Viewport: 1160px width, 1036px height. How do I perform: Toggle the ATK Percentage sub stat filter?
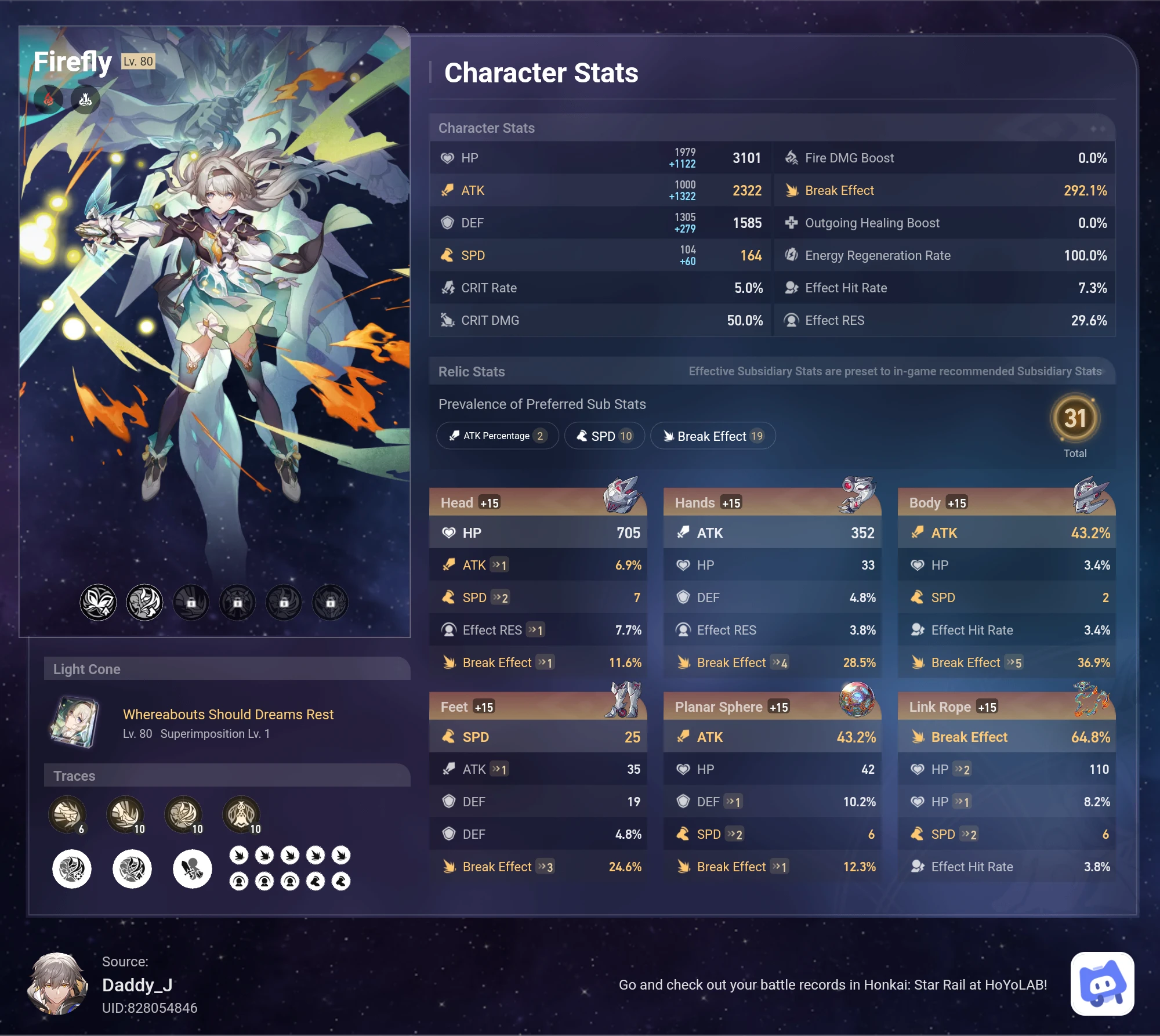497,436
